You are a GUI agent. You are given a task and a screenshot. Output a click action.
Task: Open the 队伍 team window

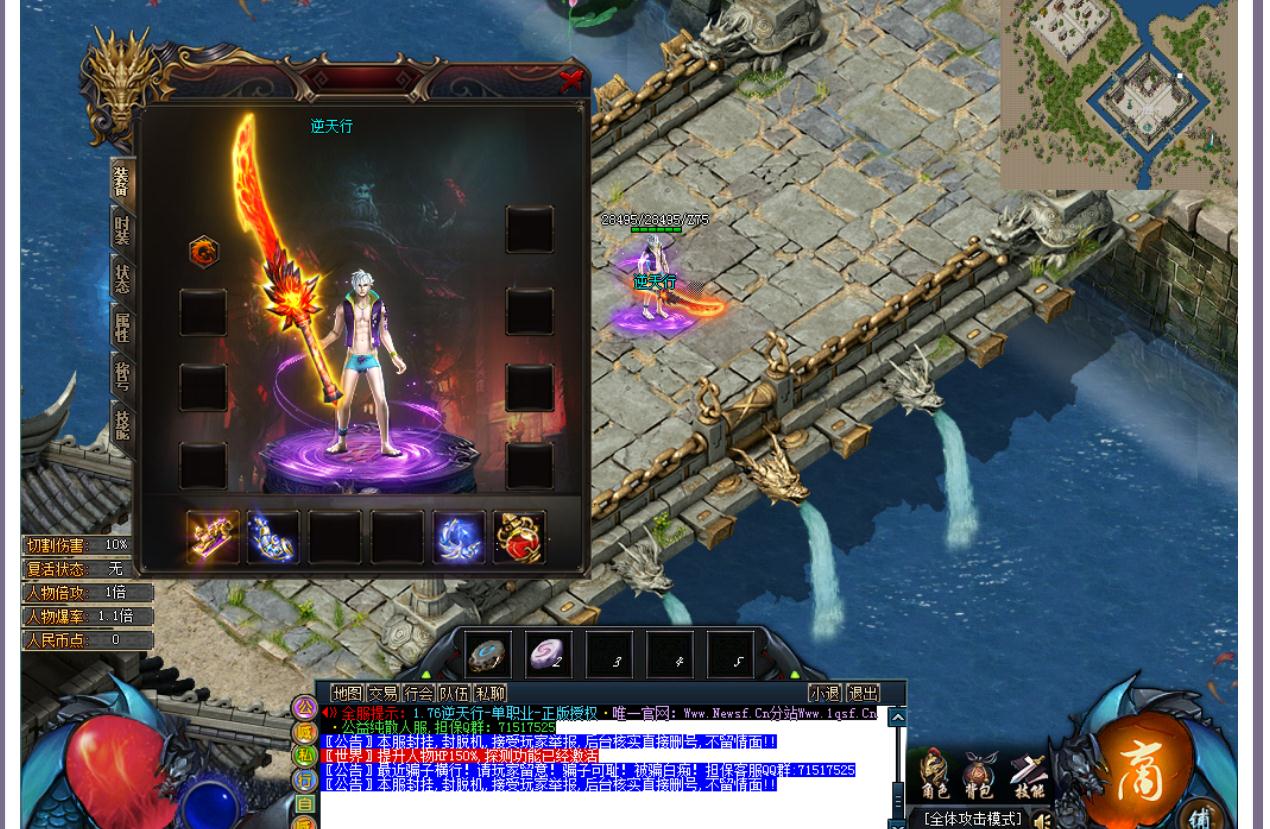point(454,693)
